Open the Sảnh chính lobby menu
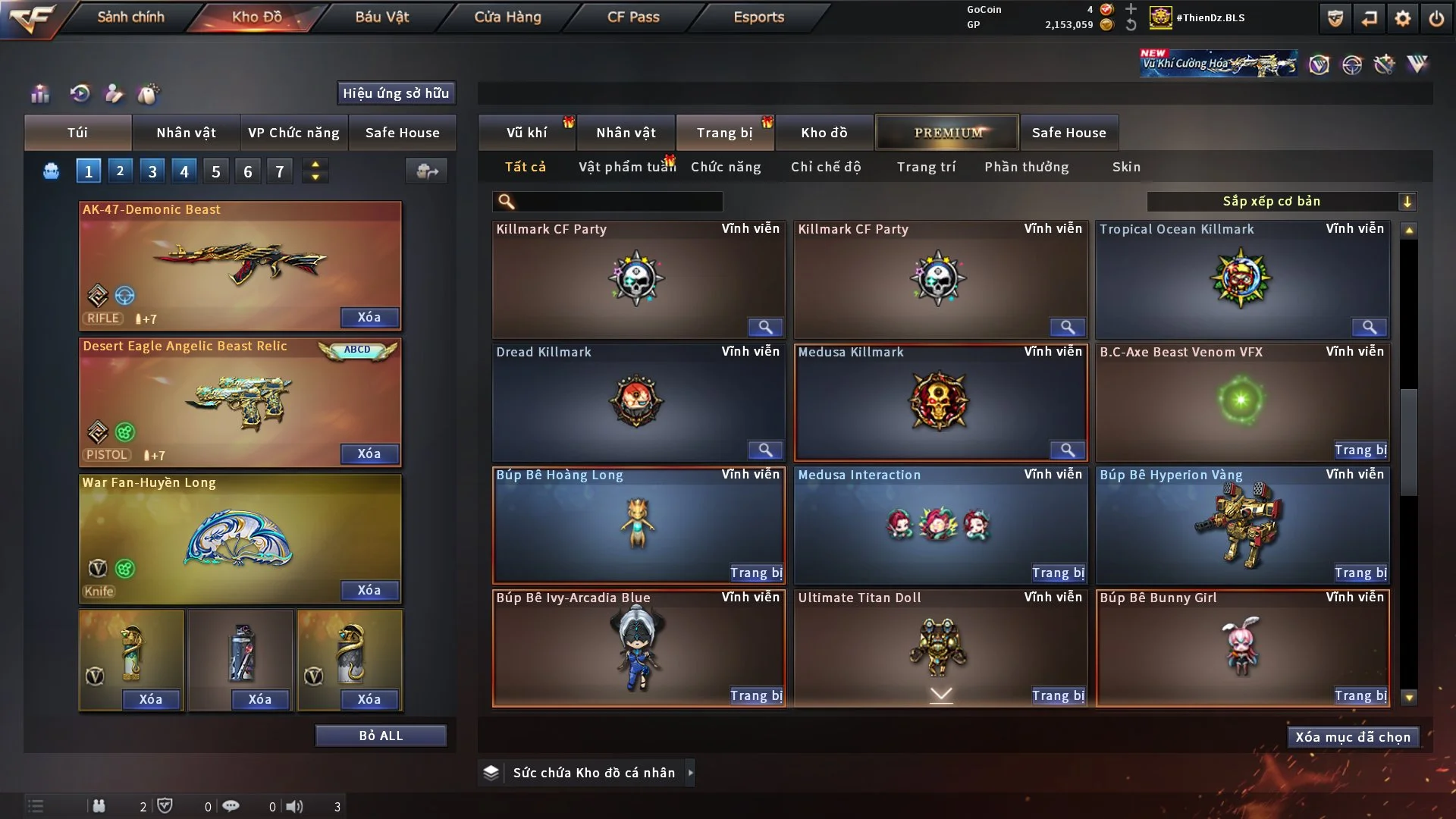1456x819 pixels. click(x=130, y=17)
